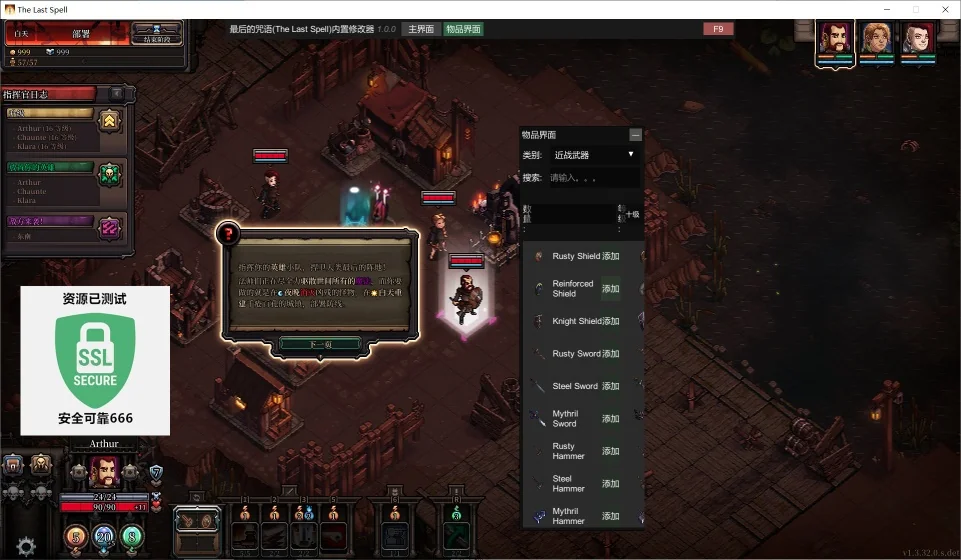Select the blonde hero portrait at top right

877,40
